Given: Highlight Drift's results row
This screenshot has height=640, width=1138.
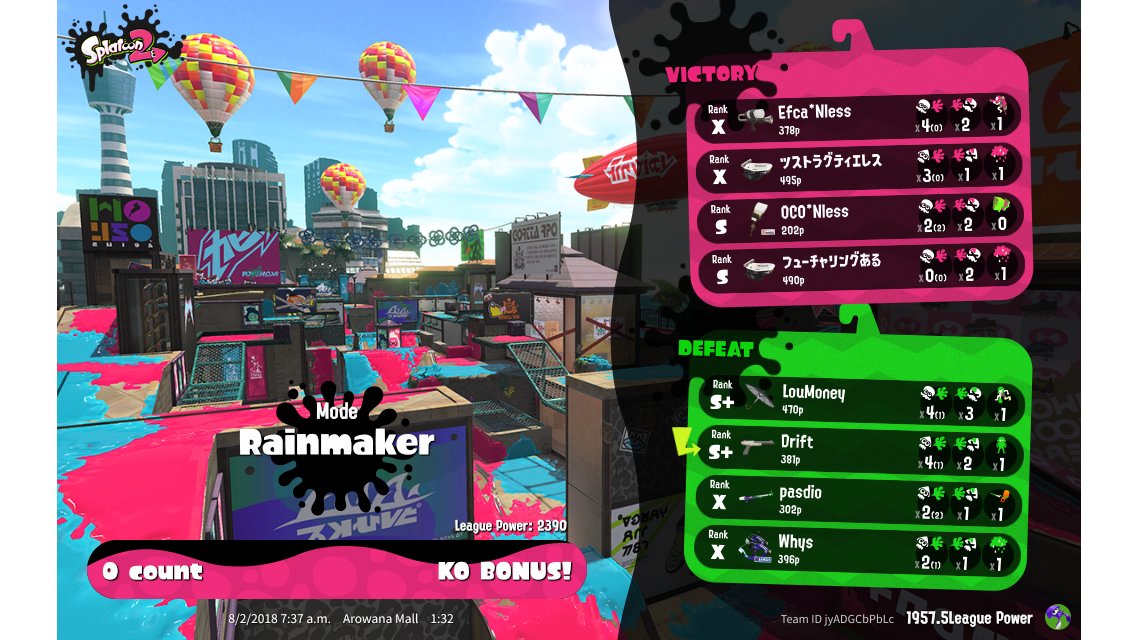Looking at the screenshot, I should pyautogui.click(x=860, y=449).
